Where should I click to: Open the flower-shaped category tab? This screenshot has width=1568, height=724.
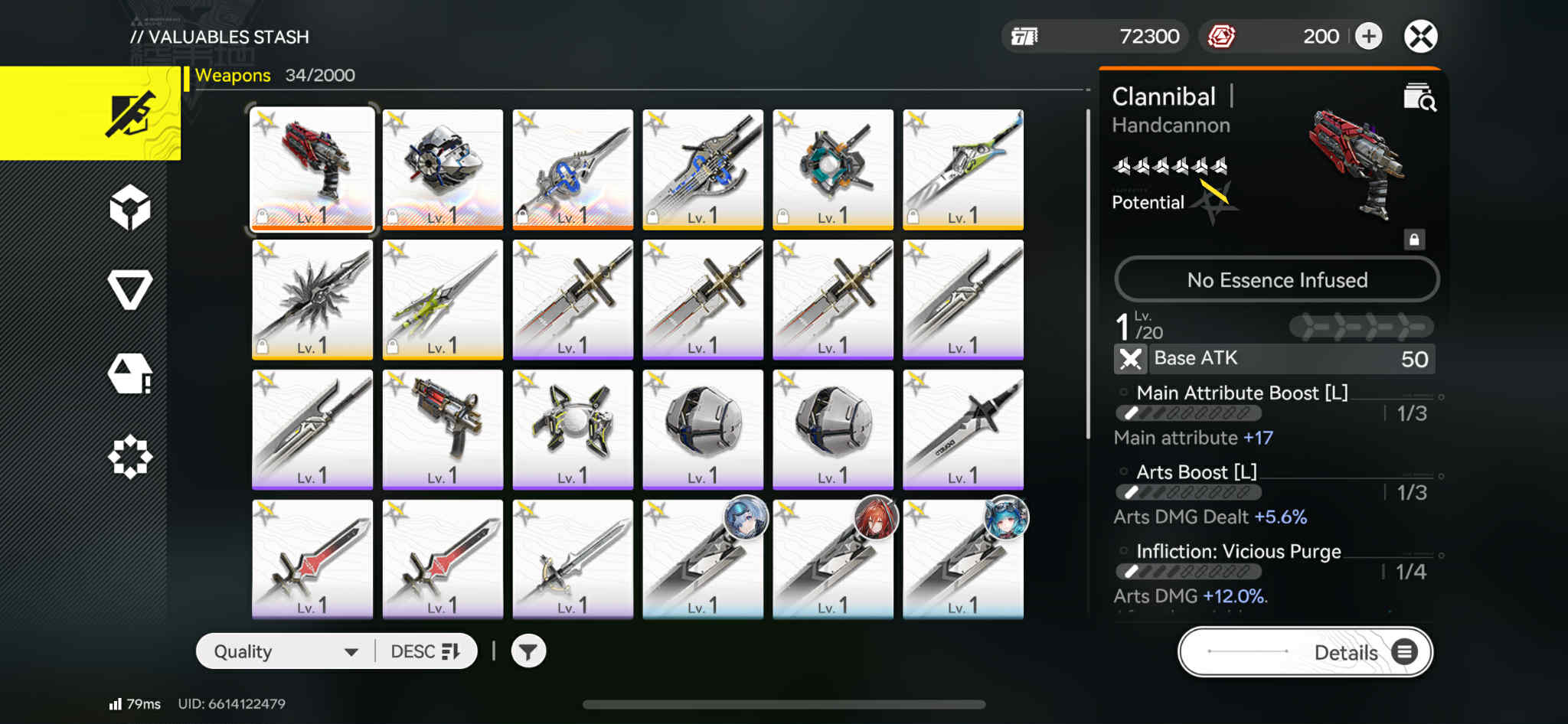[x=130, y=457]
